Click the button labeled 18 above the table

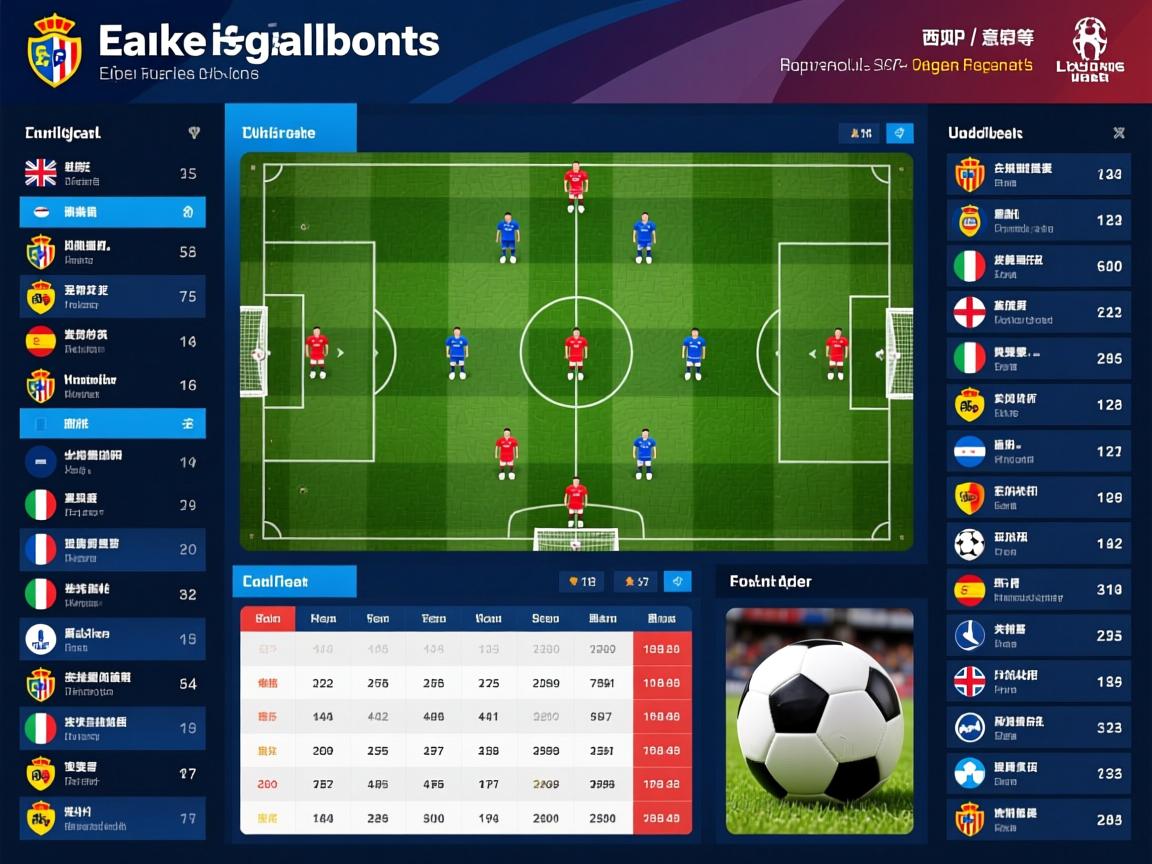pos(581,581)
